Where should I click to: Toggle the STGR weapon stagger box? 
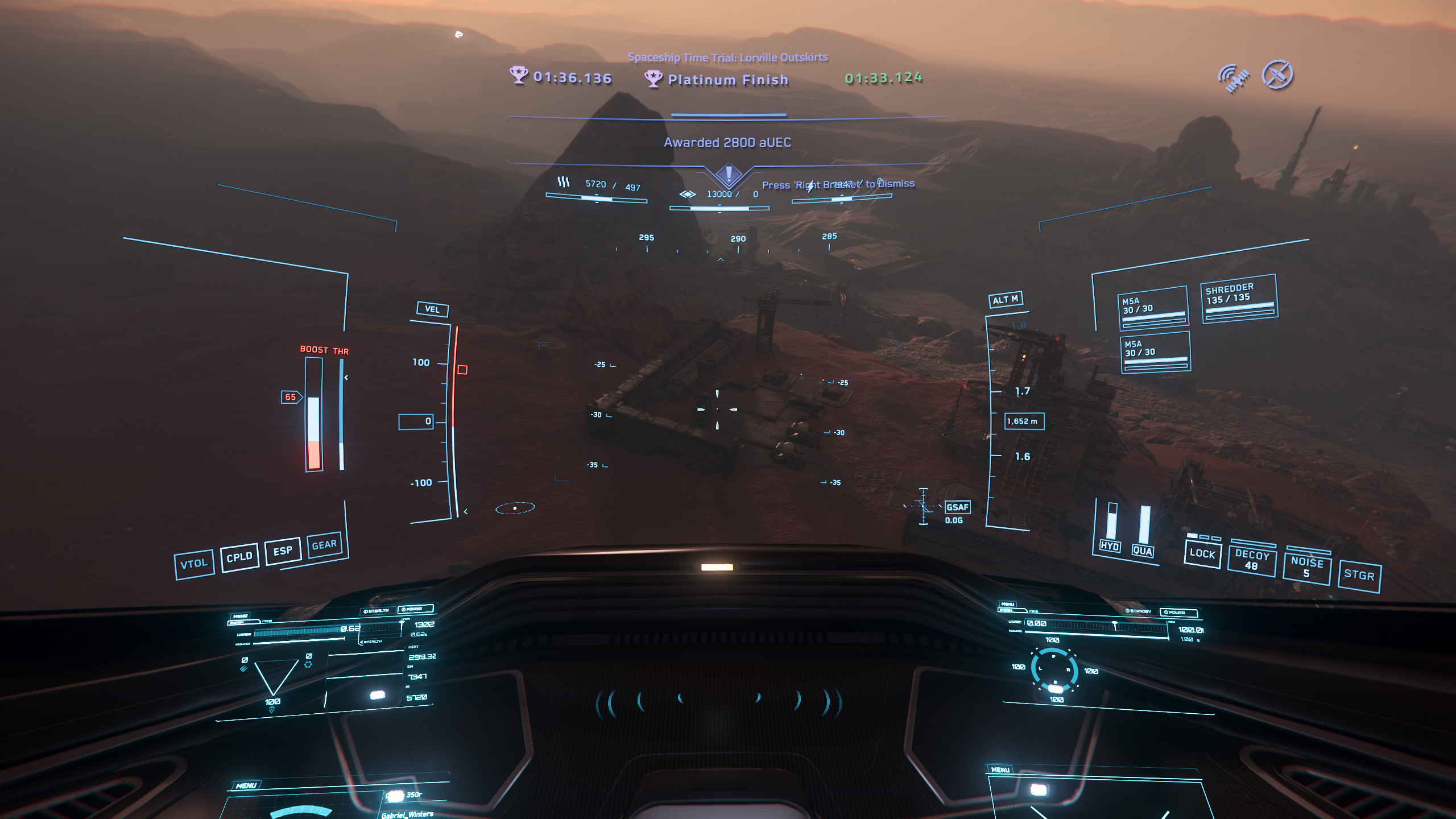[1359, 575]
